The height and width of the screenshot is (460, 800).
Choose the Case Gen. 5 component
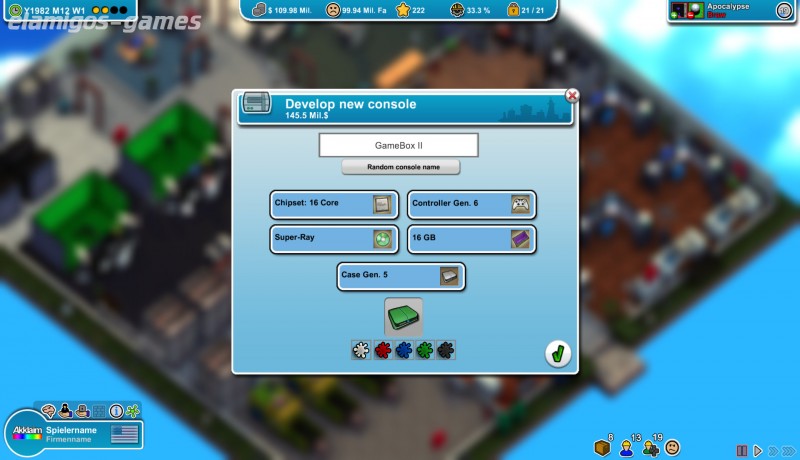coord(402,276)
